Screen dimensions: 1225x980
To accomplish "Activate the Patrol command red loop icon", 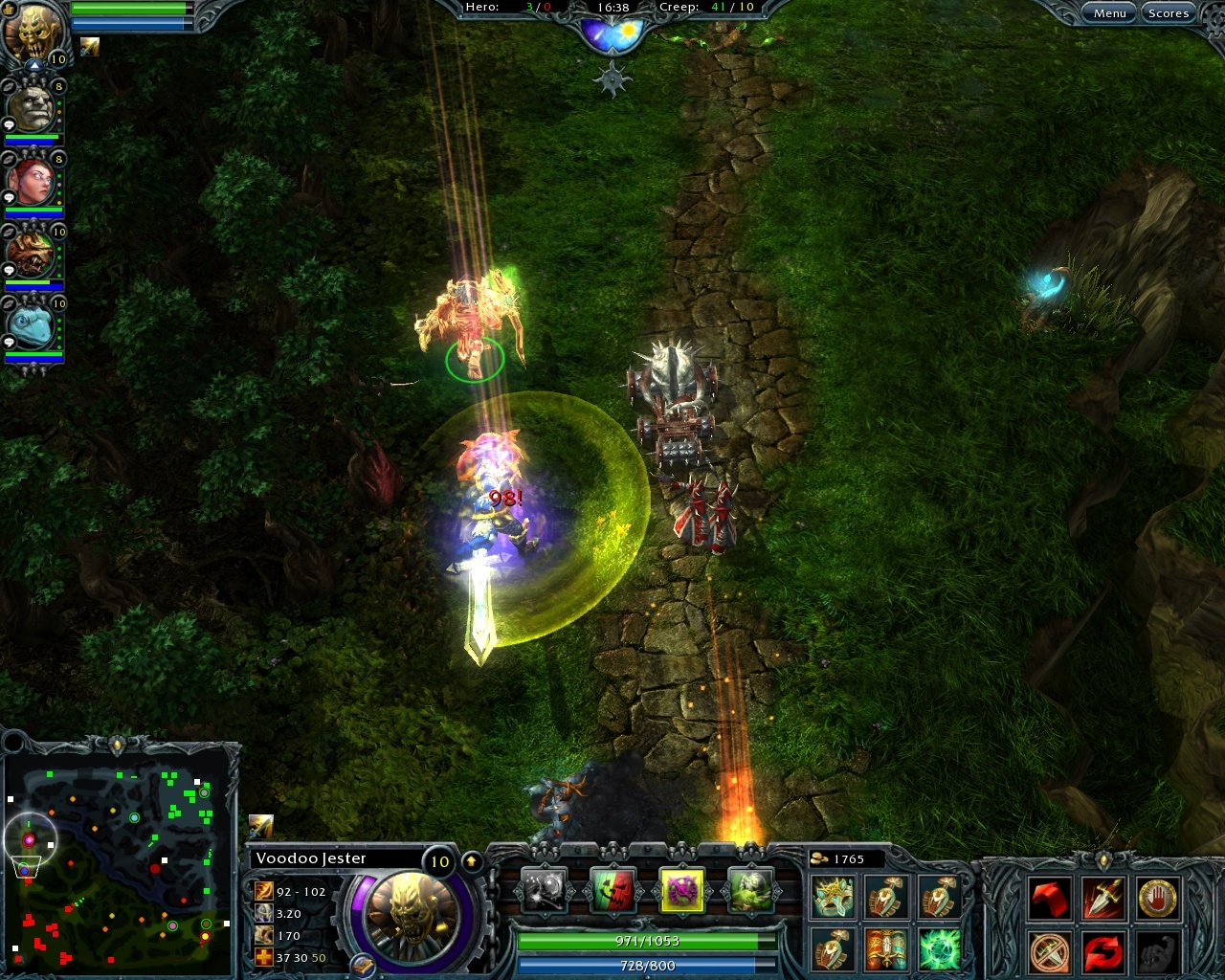I will click(x=1104, y=952).
